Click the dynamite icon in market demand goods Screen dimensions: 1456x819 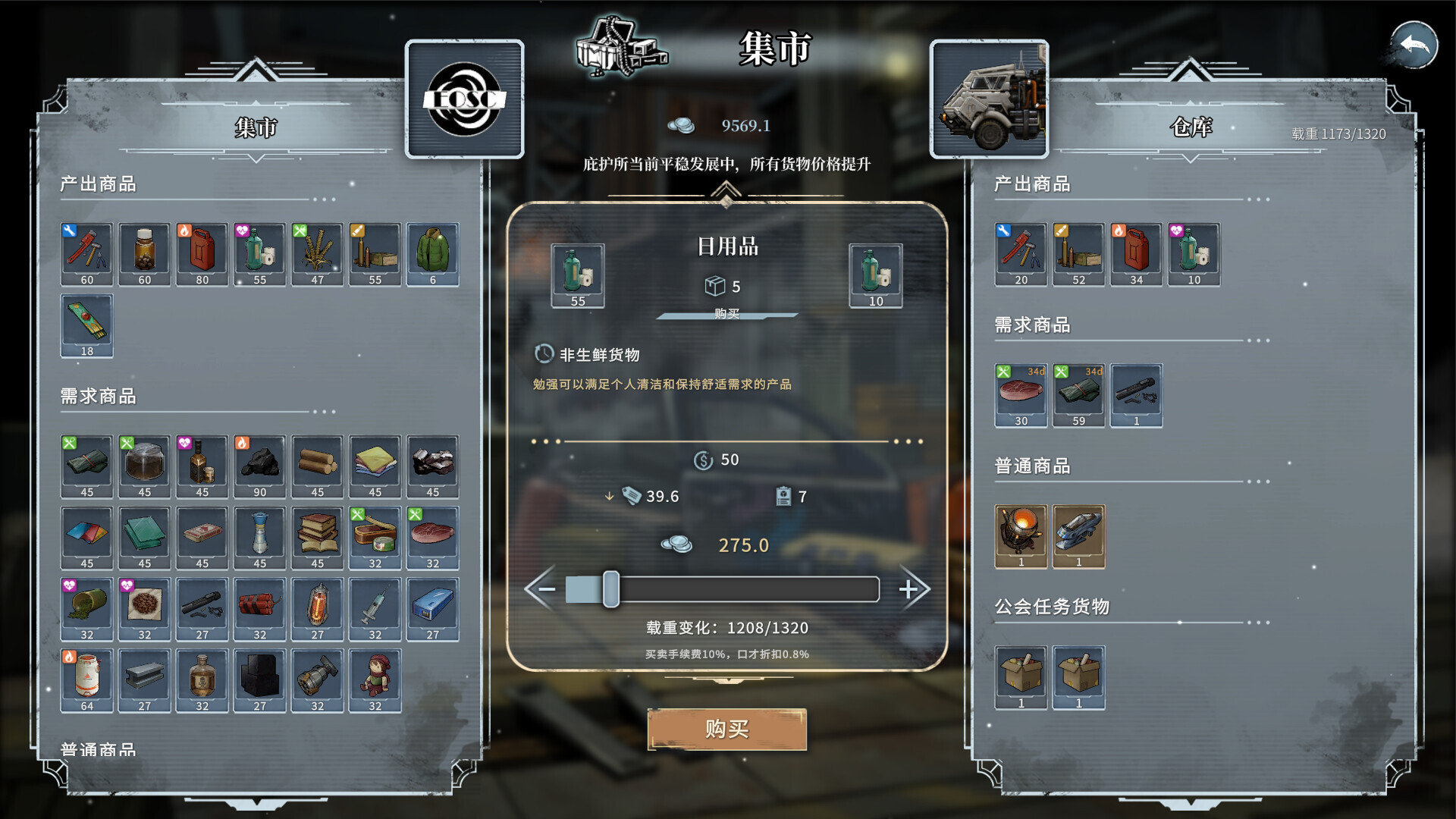[259, 607]
